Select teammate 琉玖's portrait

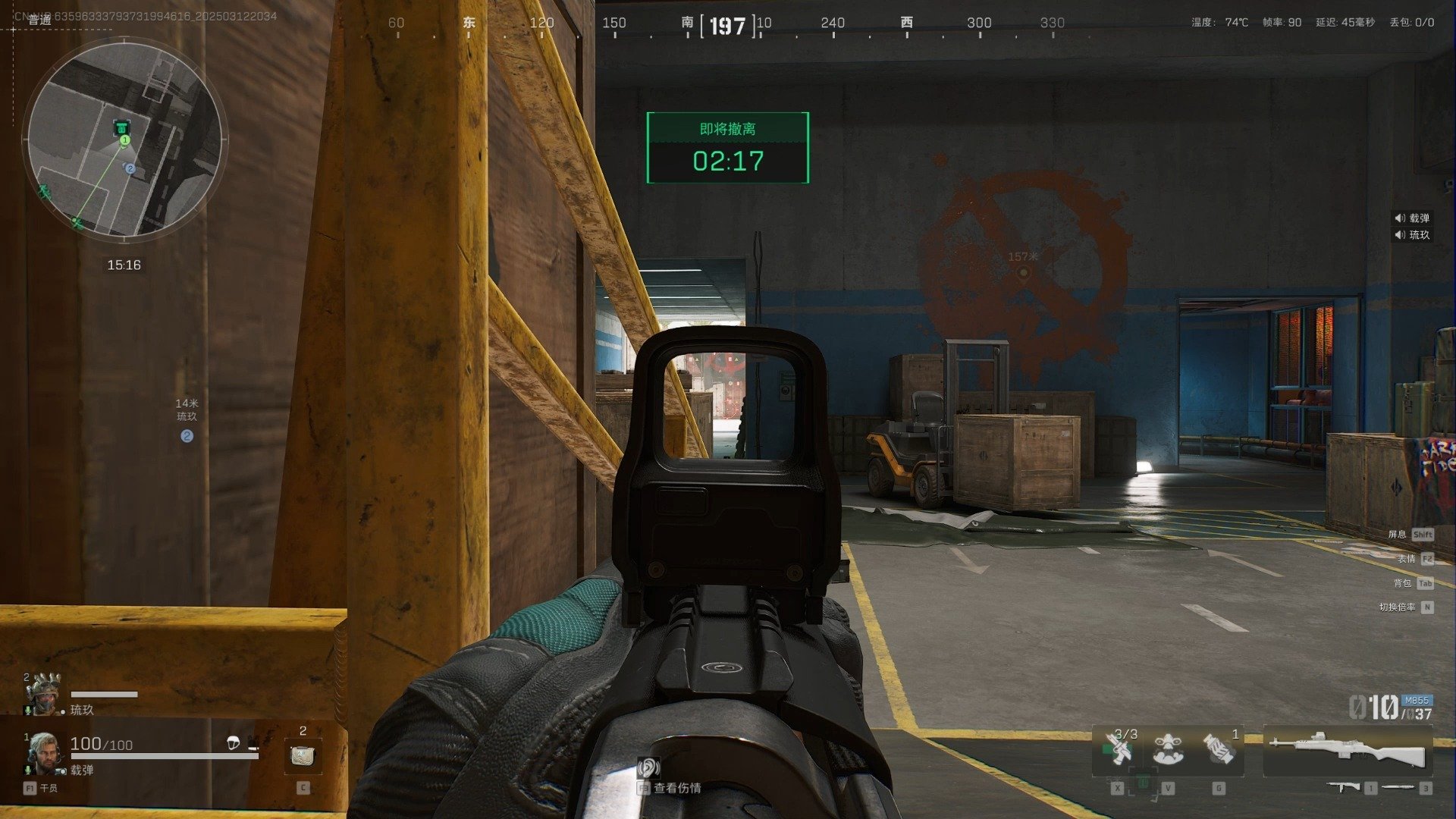click(43, 692)
